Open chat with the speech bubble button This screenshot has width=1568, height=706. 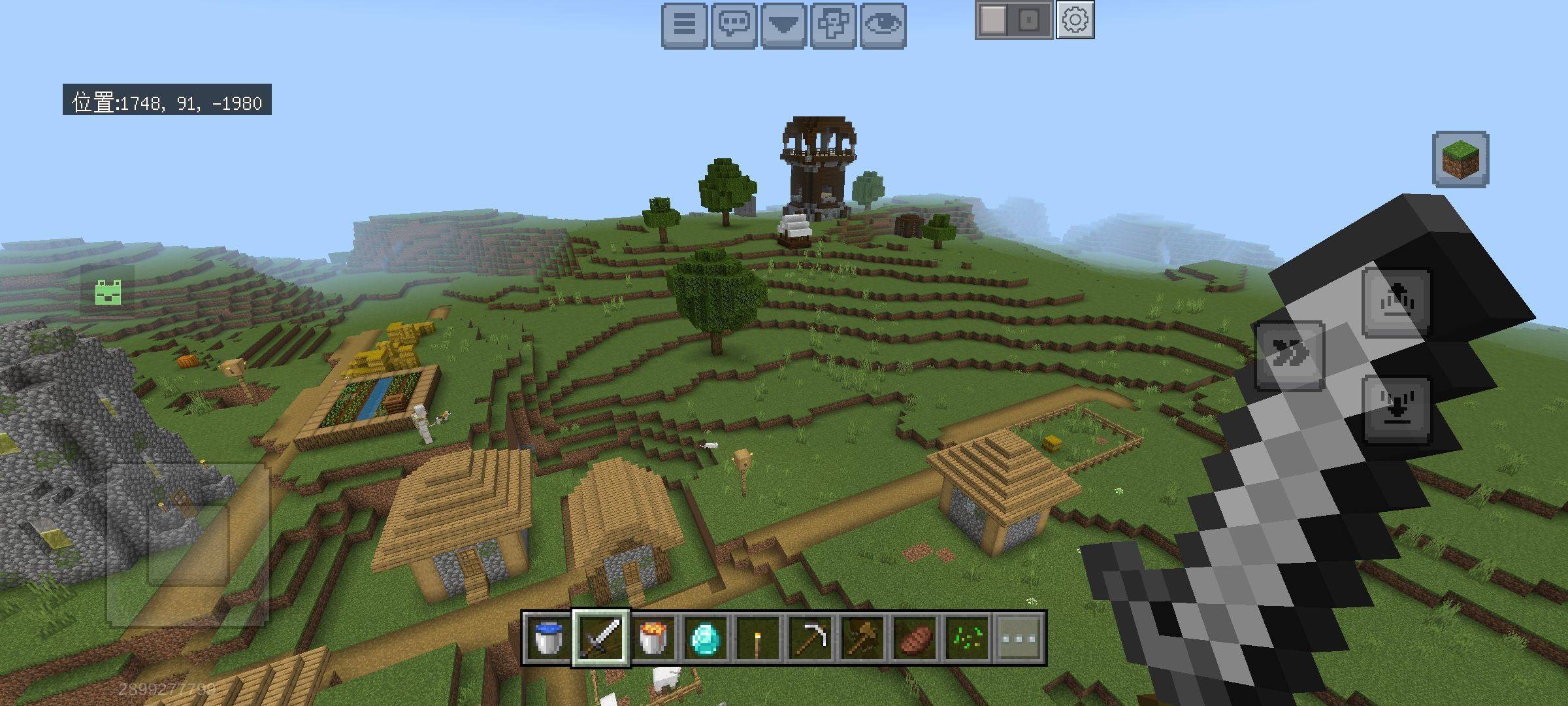tap(734, 25)
